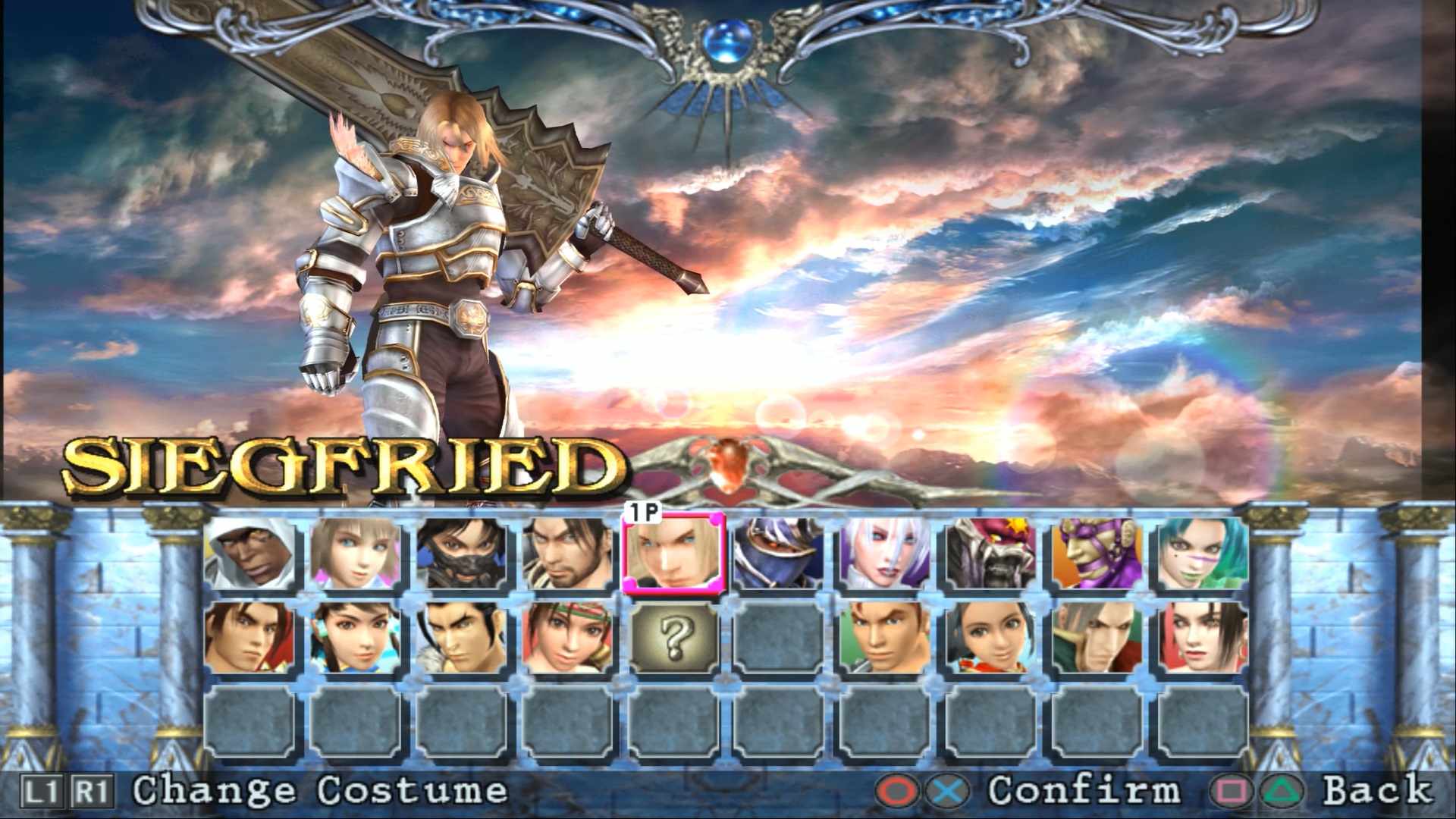This screenshot has height=819, width=1456.
Task: Choose the long gray-haired man portrait
Action: (x=1097, y=638)
